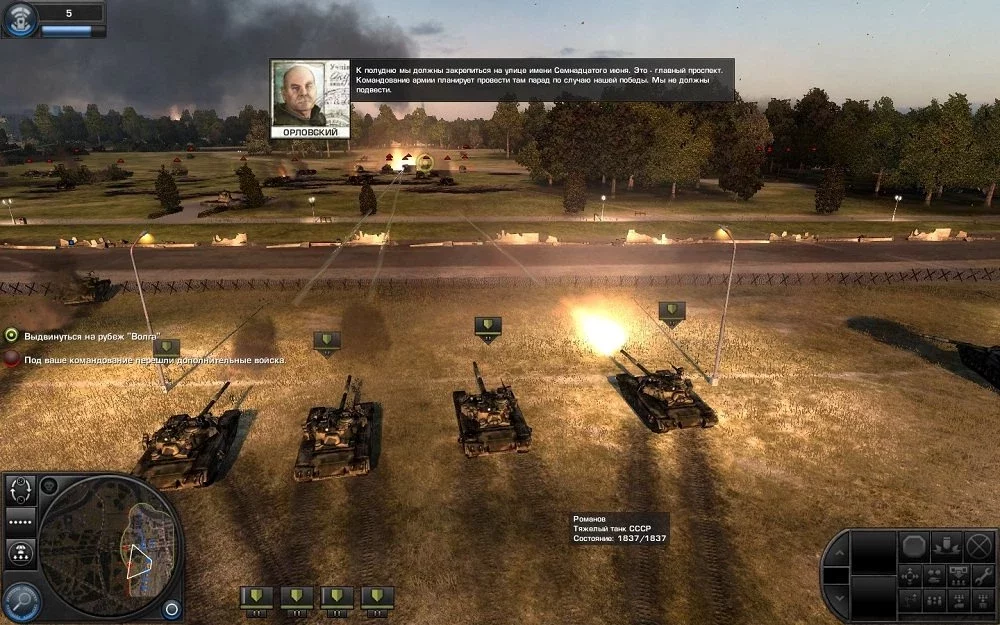Toggle the magnifying glass mega map button

click(x=21, y=600)
